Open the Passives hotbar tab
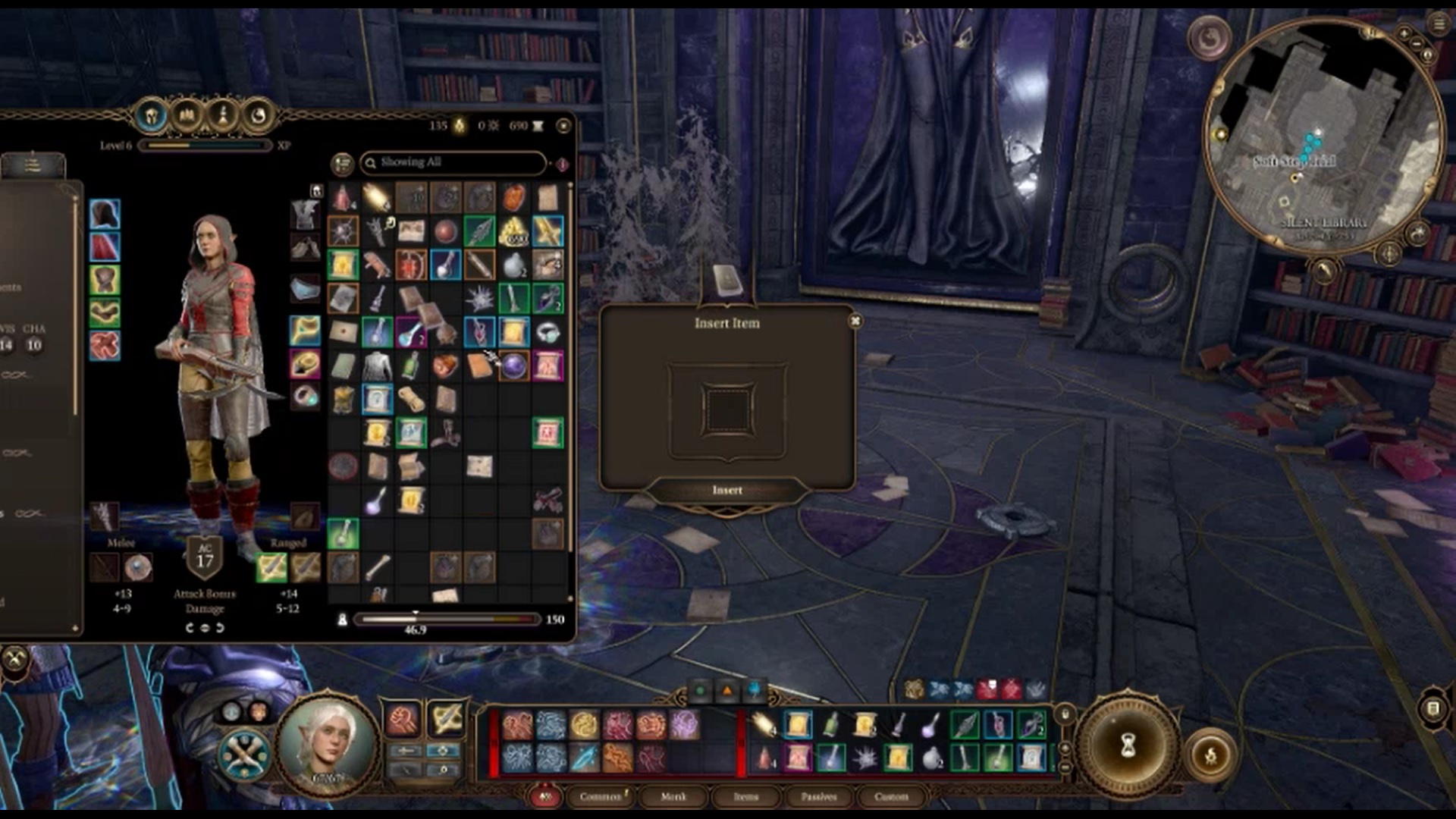 (x=818, y=796)
